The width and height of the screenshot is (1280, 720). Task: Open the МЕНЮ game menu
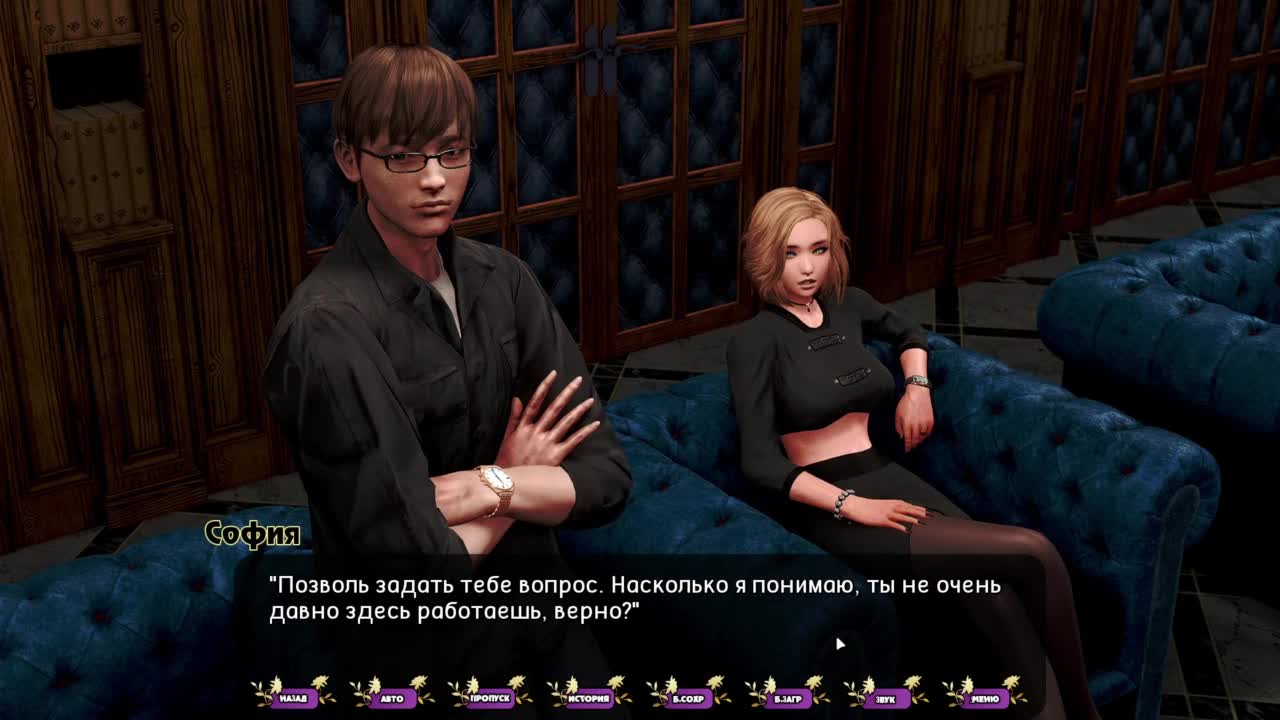click(984, 697)
